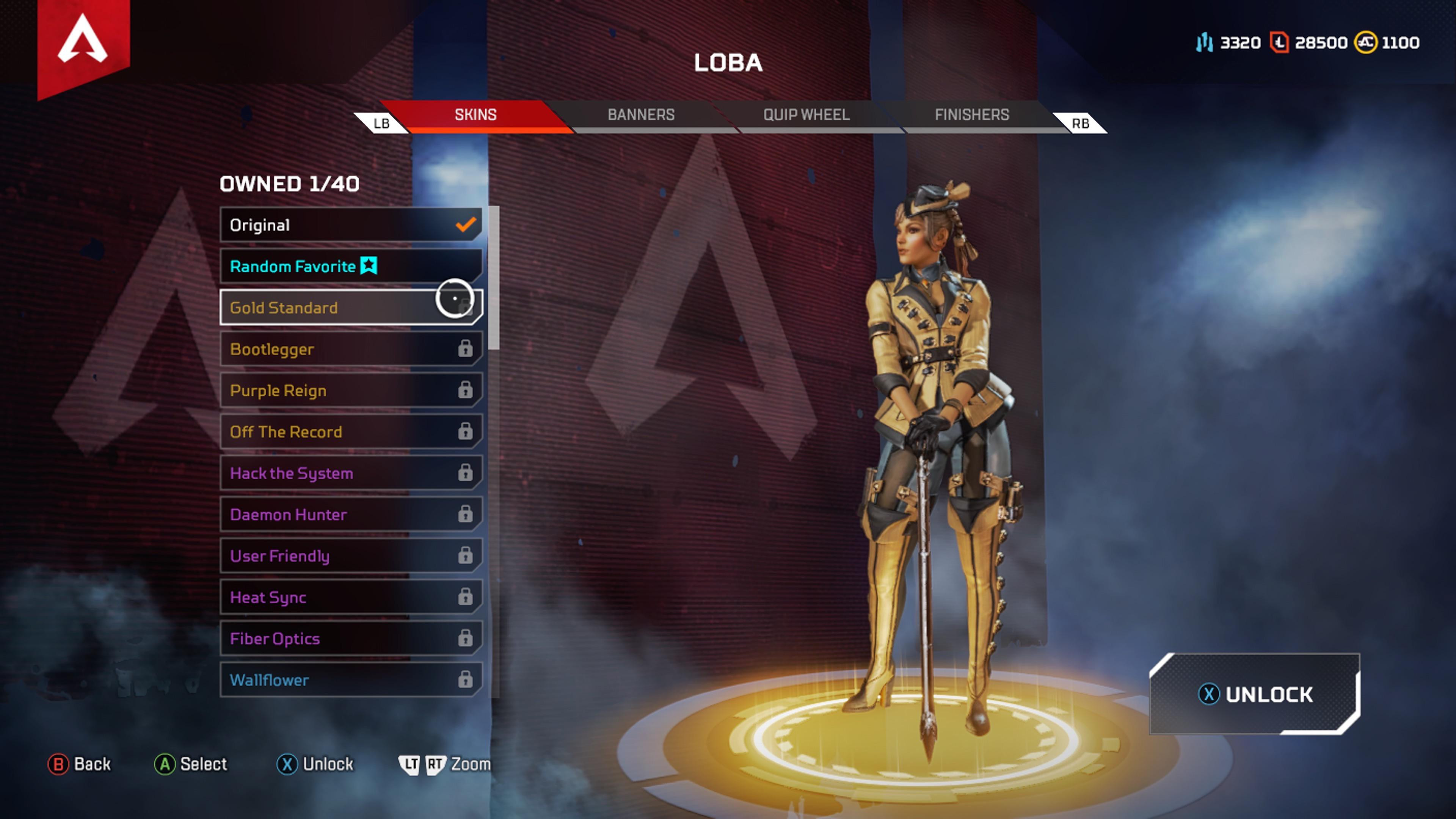Pick the Heat Sync skin
1456x819 pixels.
tap(350, 598)
